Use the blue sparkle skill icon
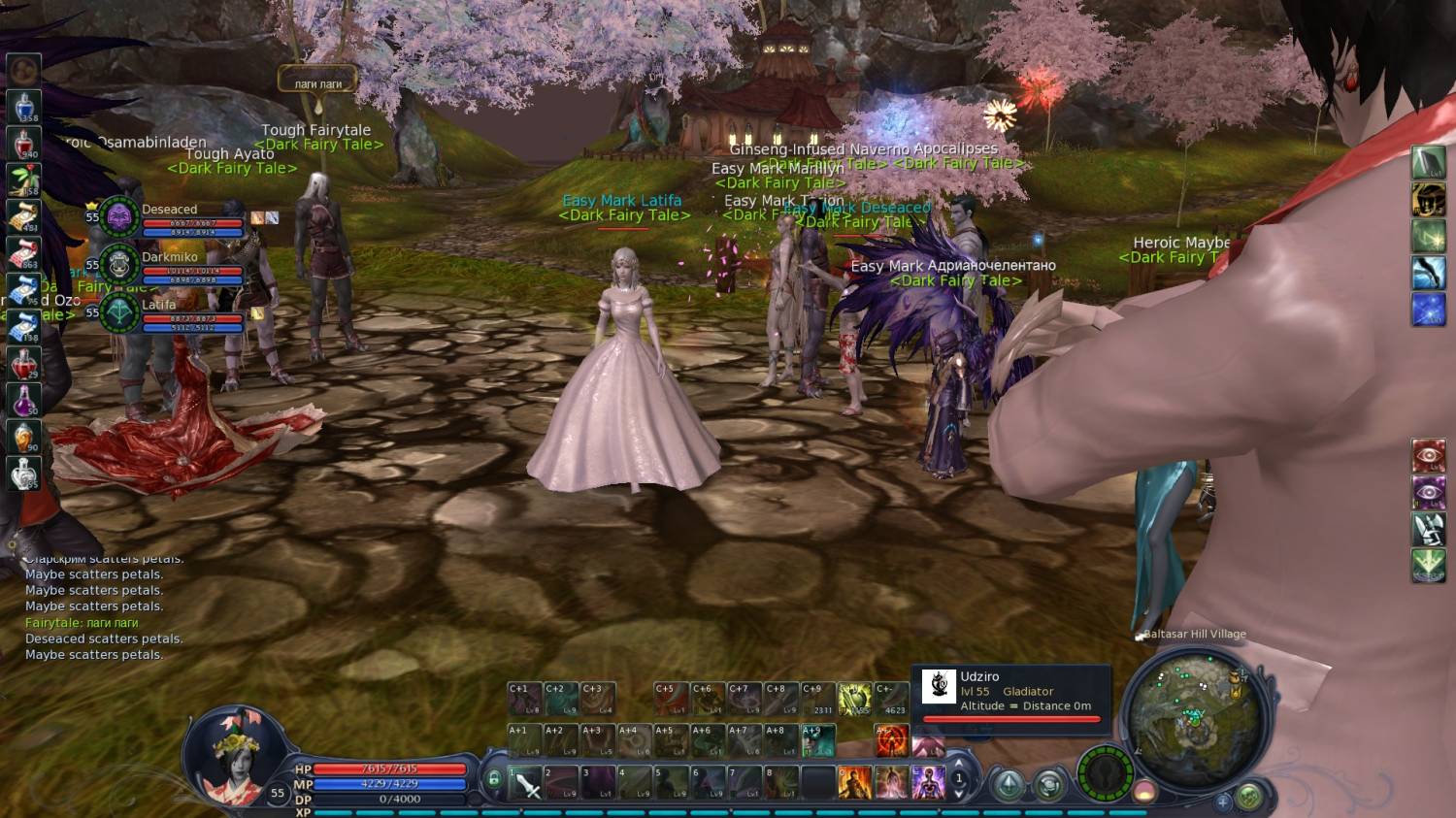This screenshot has height=818, width=1456. 1428,310
